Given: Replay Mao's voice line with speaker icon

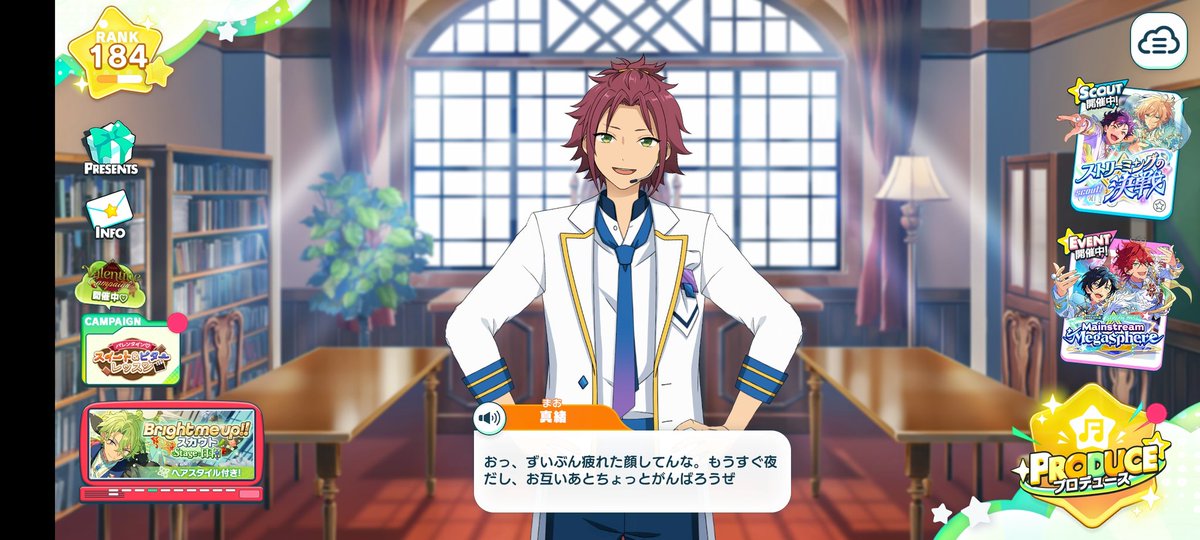Looking at the screenshot, I should 490,417.
